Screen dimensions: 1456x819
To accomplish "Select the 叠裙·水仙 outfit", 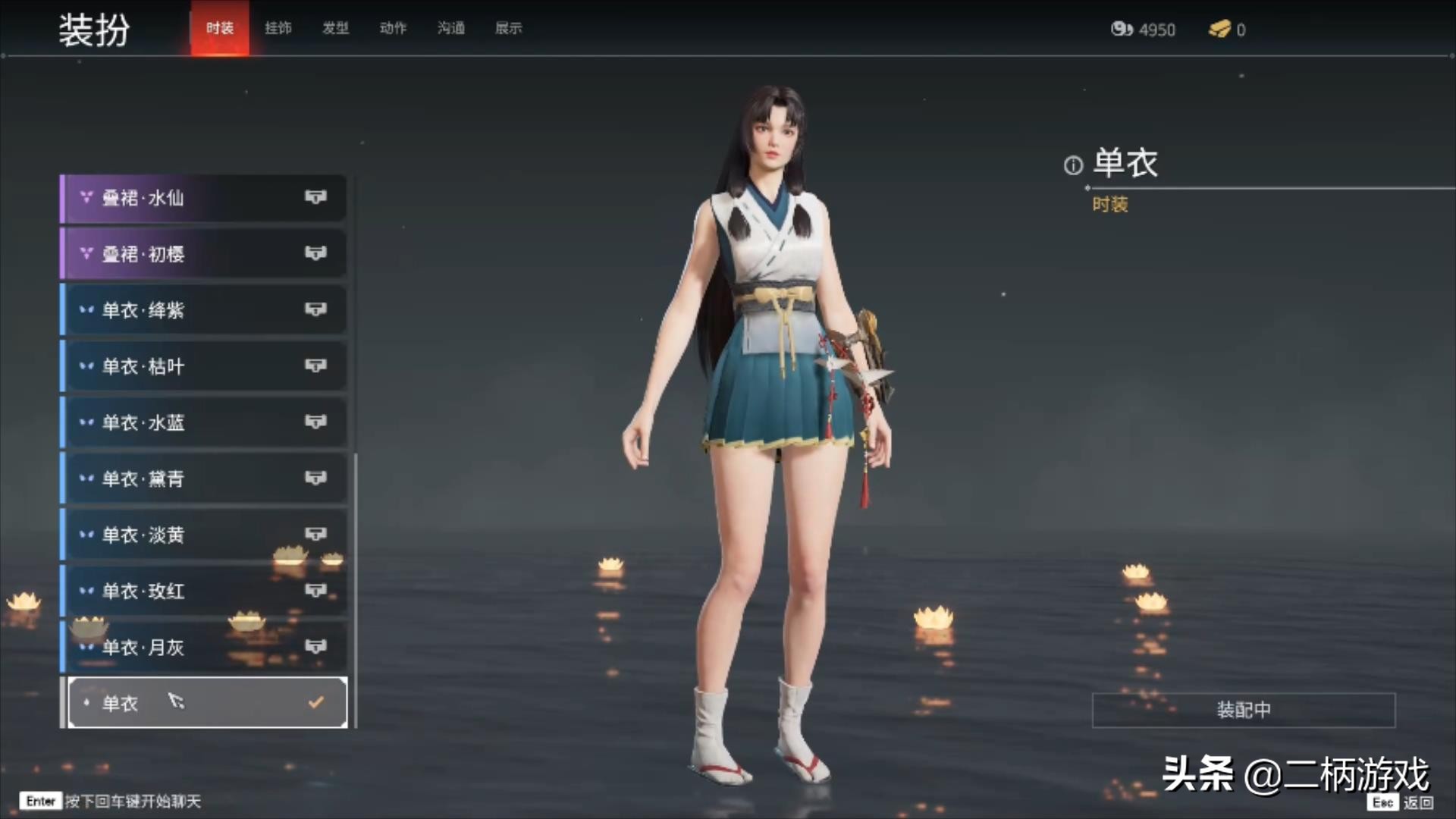I will click(x=203, y=198).
